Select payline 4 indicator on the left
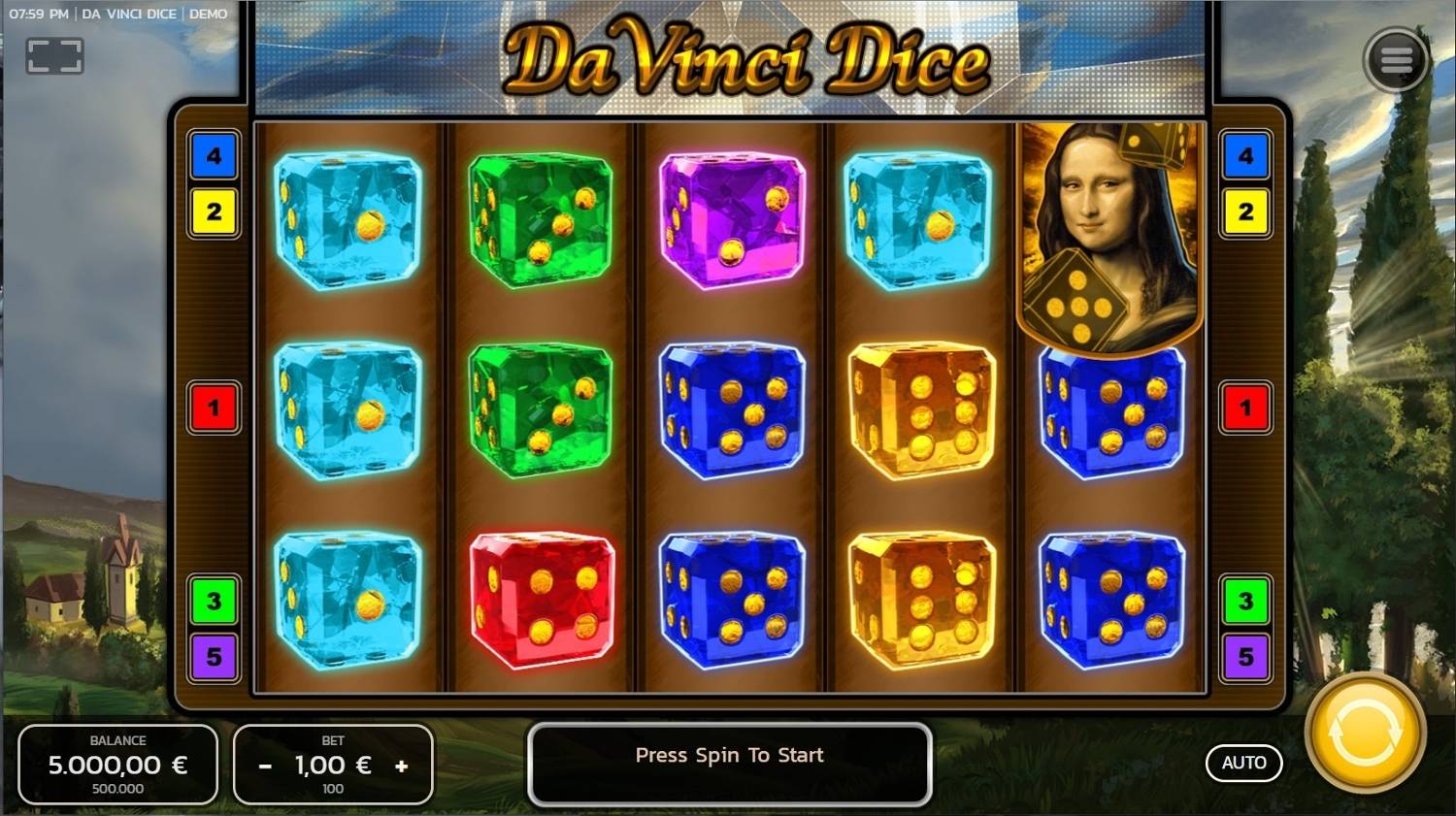Viewport: 1456px width, 816px height. click(x=214, y=156)
